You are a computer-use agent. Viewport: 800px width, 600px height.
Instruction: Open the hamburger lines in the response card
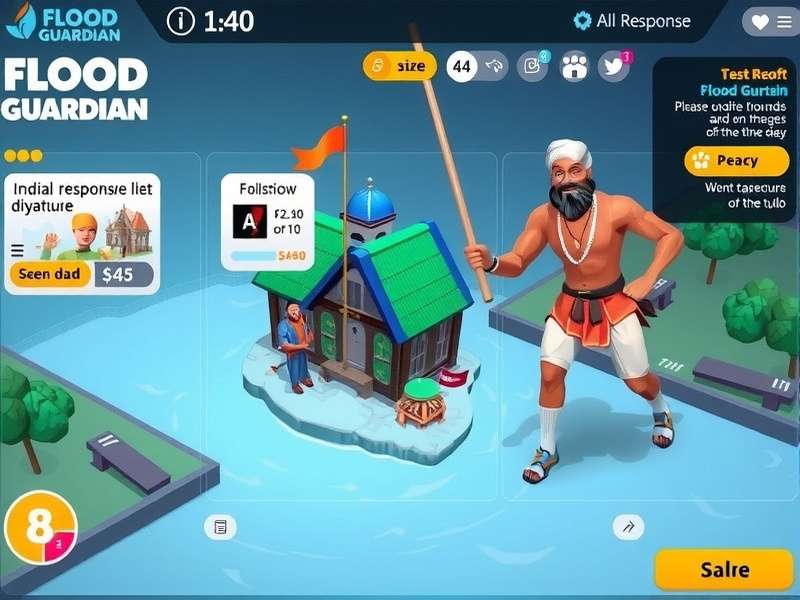click(17, 251)
